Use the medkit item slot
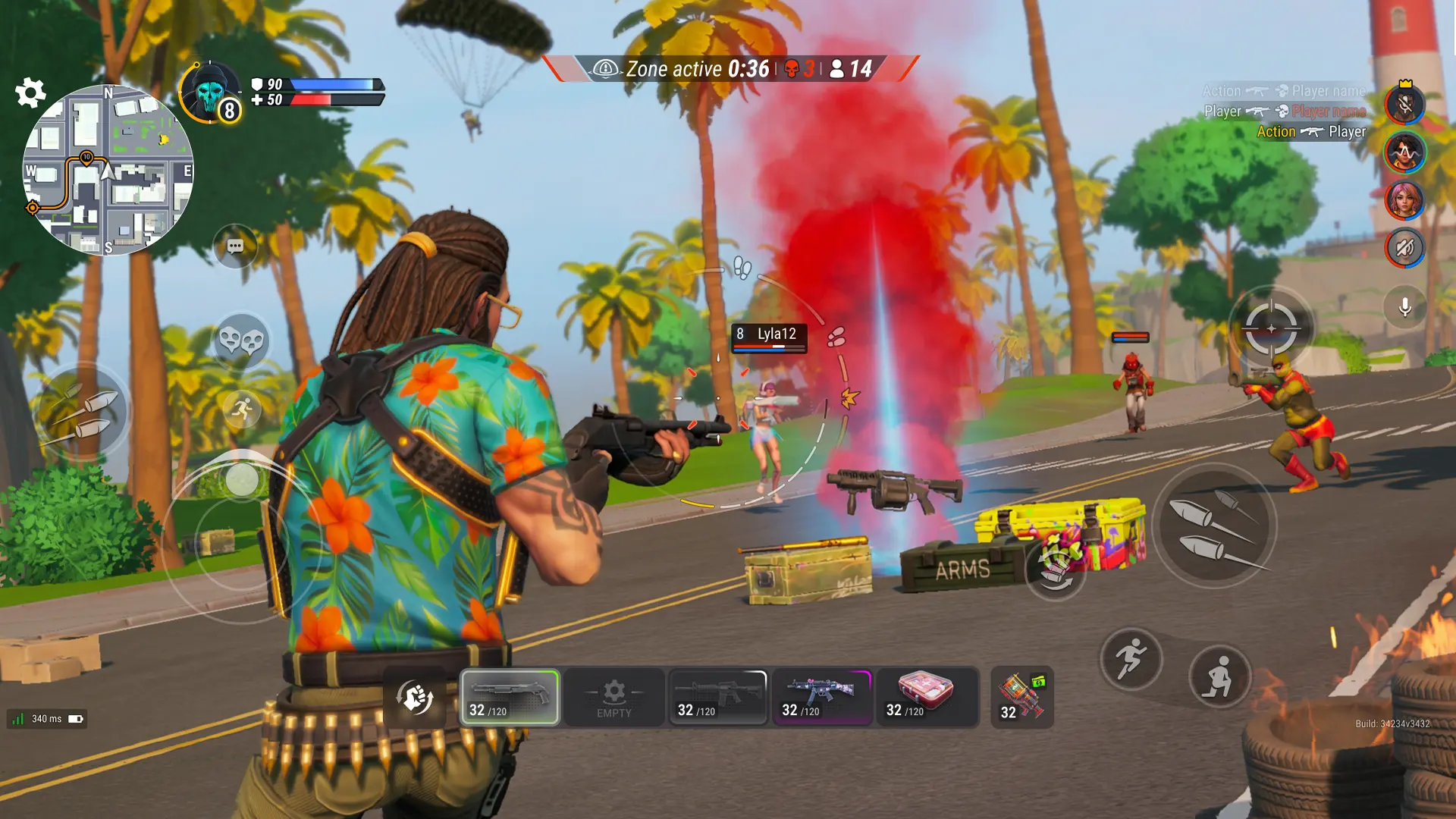The height and width of the screenshot is (819, 1456). [x=927, y=697]
